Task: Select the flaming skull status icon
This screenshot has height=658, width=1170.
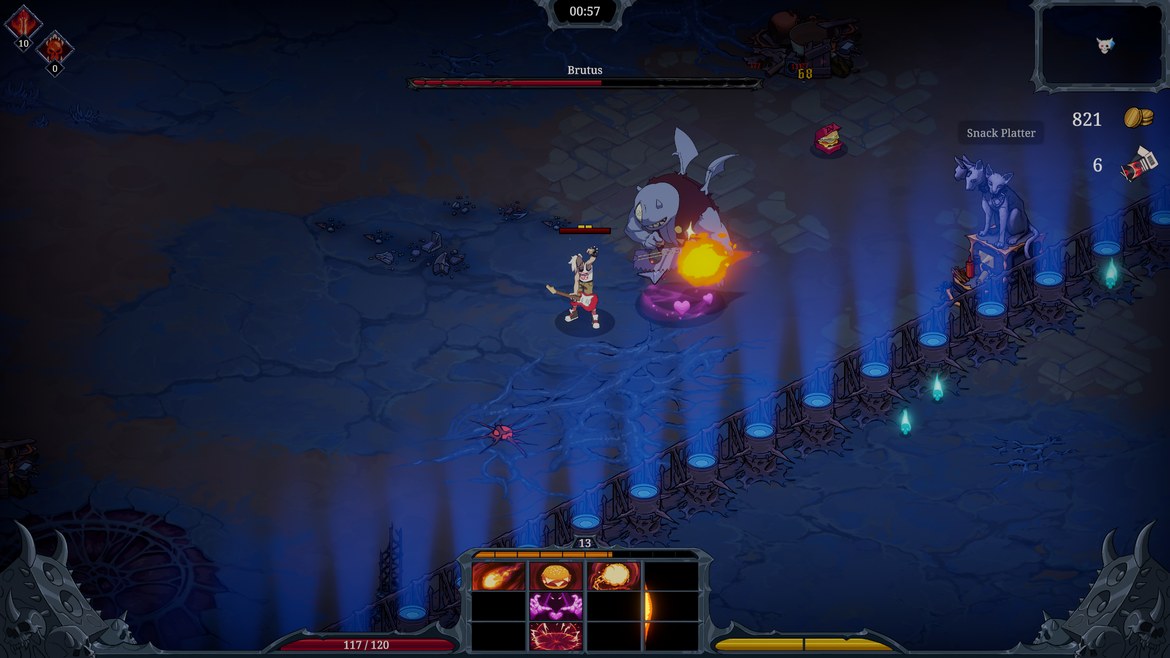Action: click(x=55, y=48)
